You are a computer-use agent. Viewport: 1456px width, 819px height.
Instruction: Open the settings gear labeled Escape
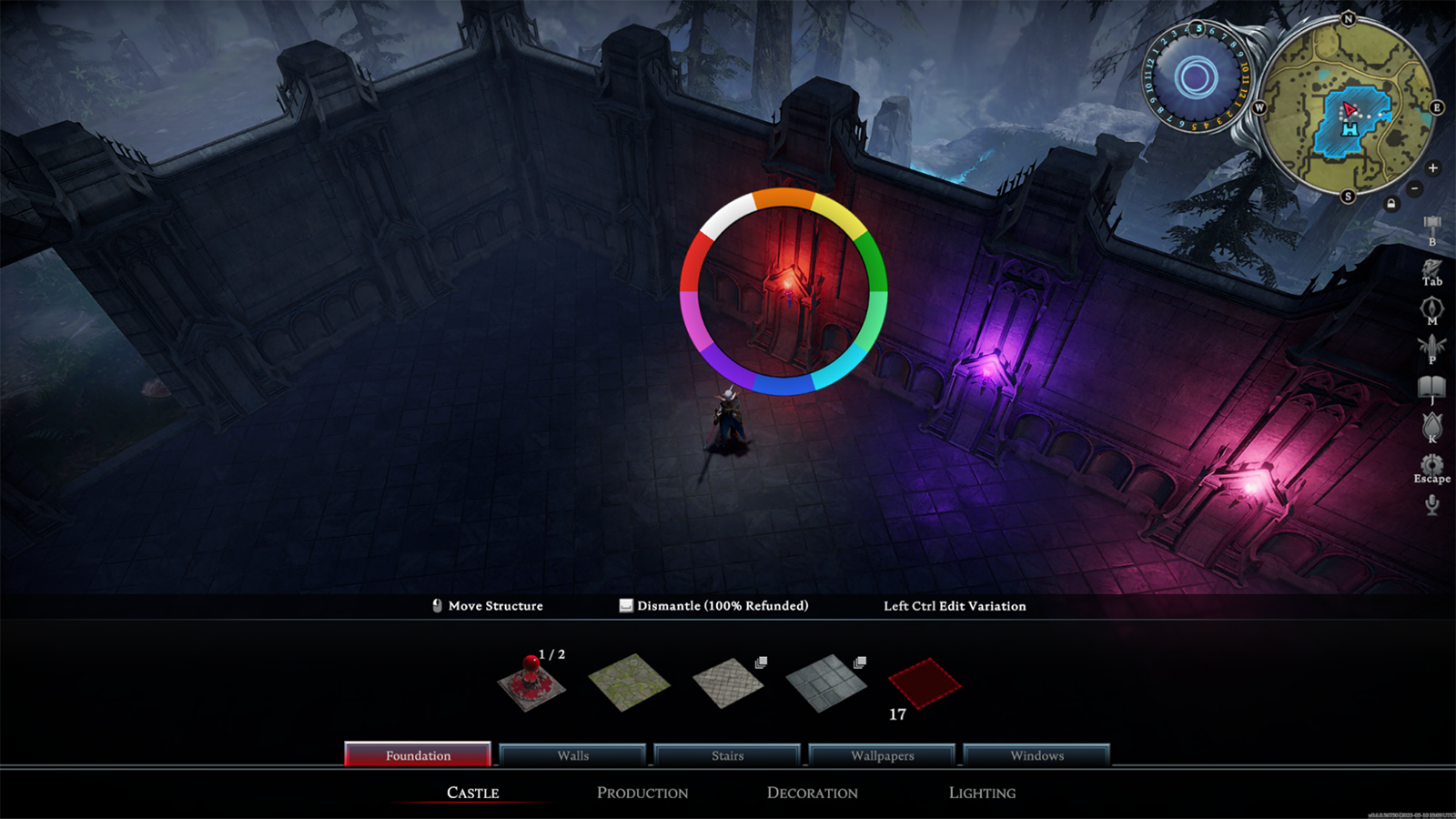coord(1431,465)
